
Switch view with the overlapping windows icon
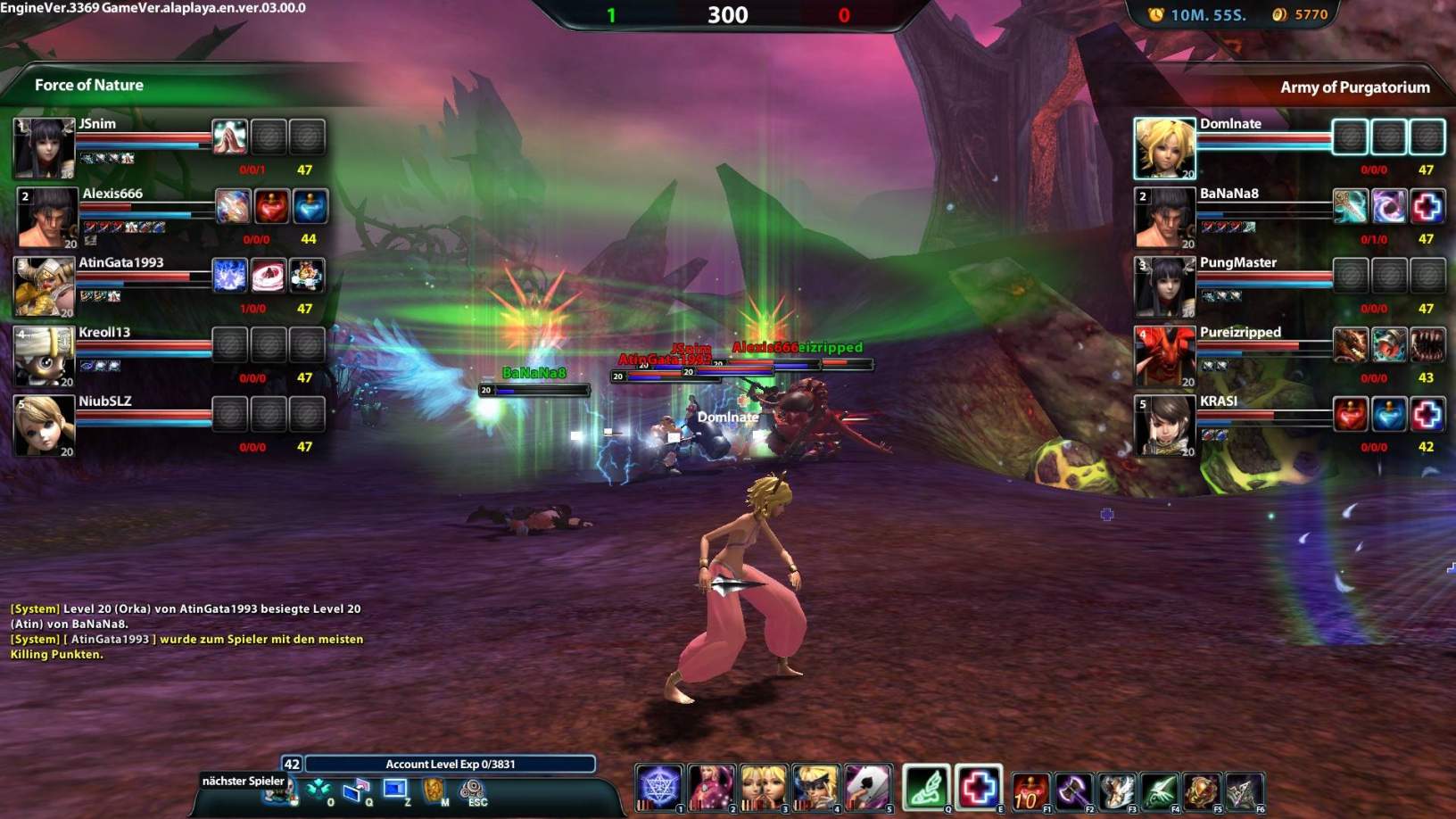pos(356,790)
